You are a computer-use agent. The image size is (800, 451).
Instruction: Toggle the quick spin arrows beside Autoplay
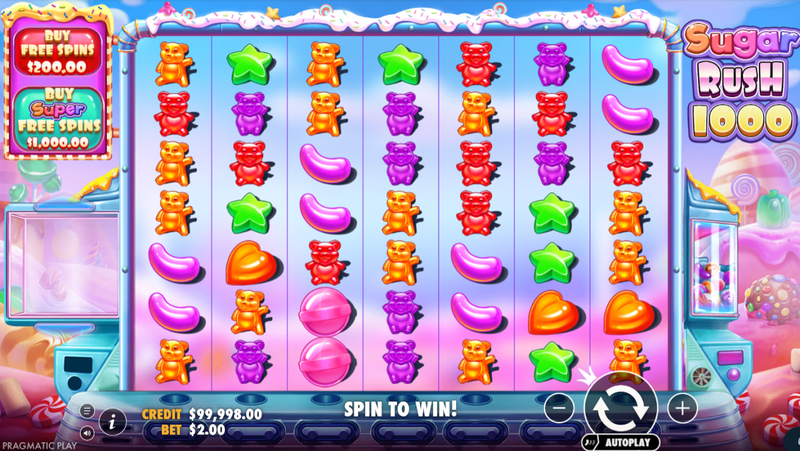pyautogui.click(x=590, y=441)
